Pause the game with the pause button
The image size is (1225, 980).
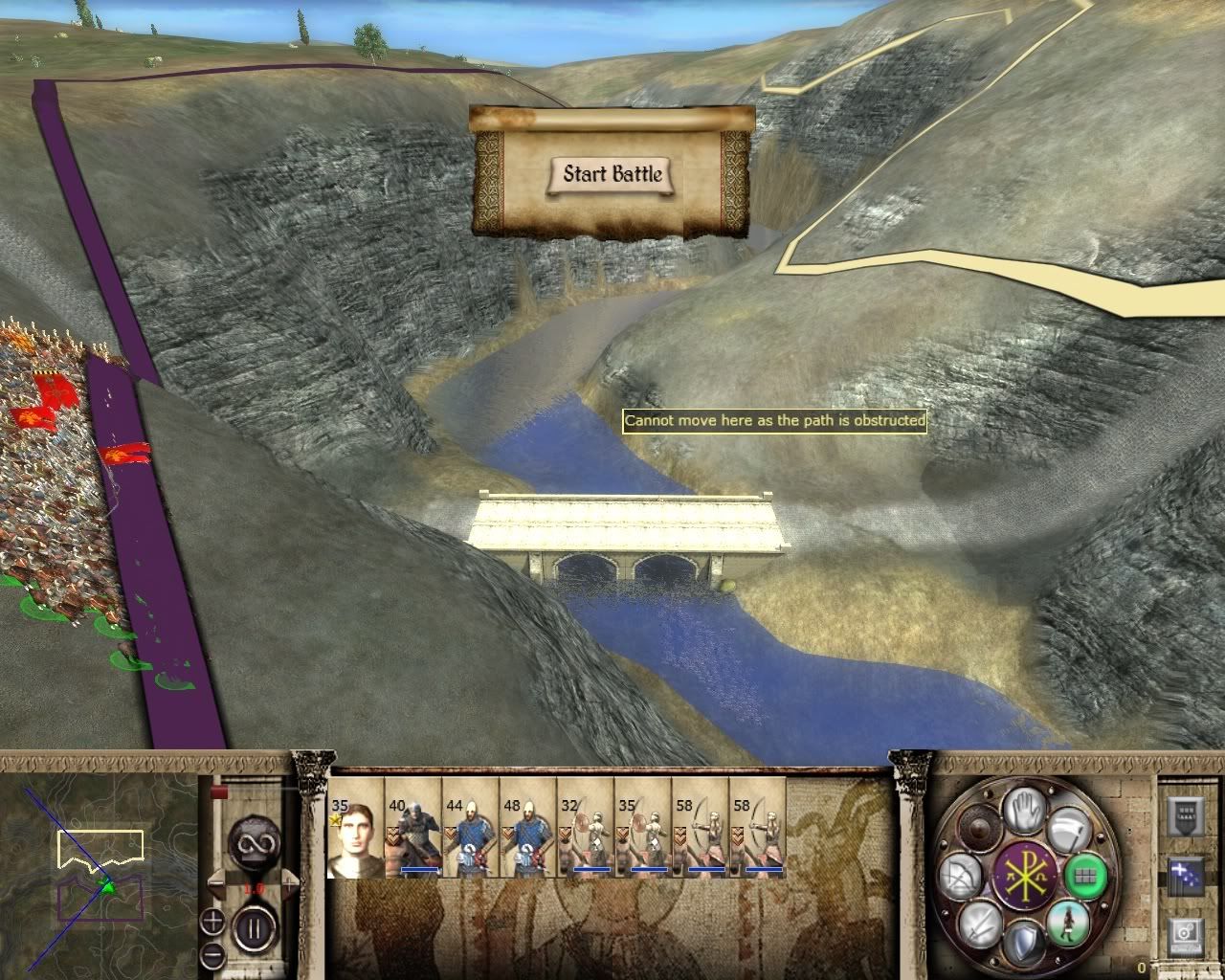[254, 927]
